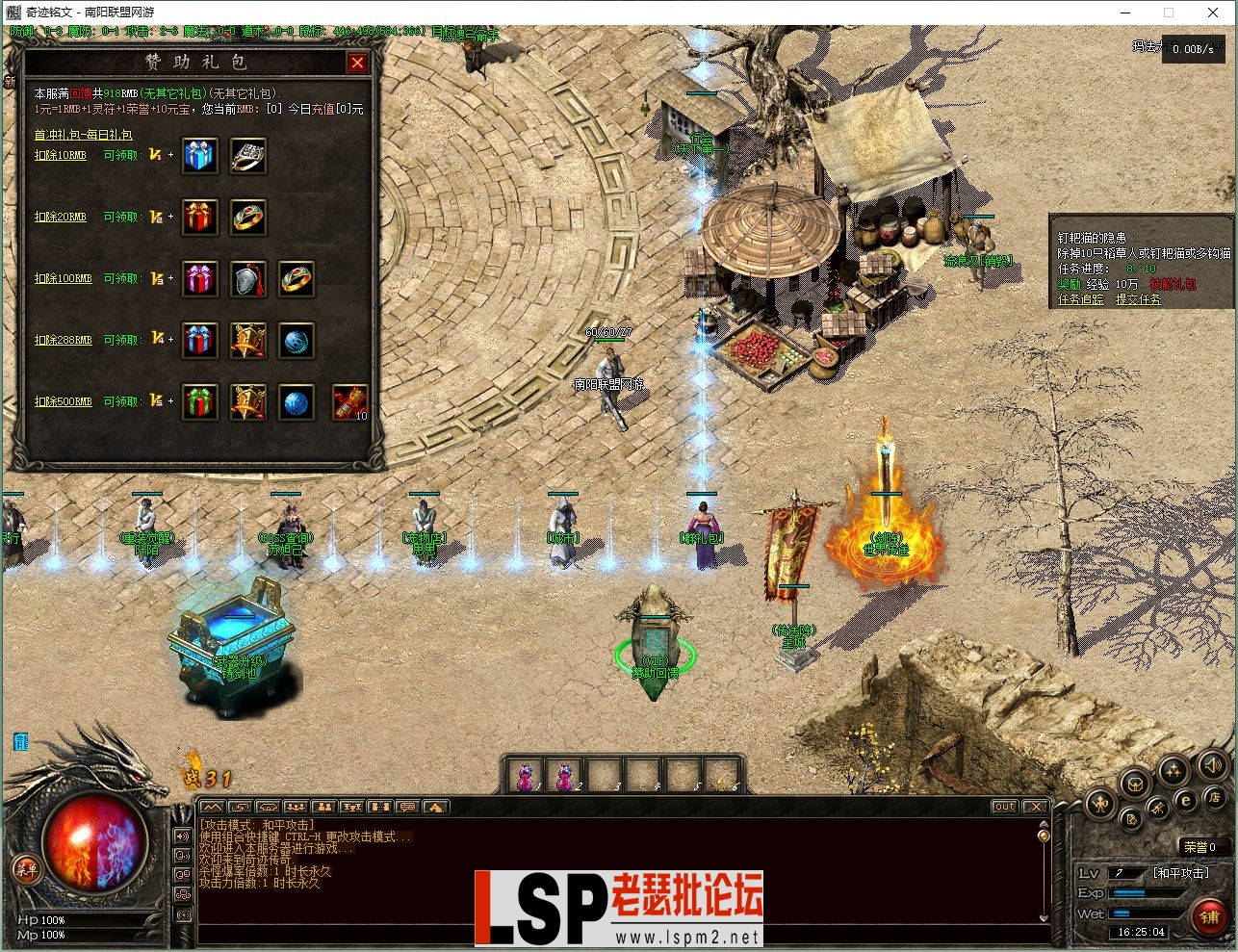Viewport: 1238px width, 952px height.
Task: Open the round 菜单 menu button
Action: tap(26, 869)
